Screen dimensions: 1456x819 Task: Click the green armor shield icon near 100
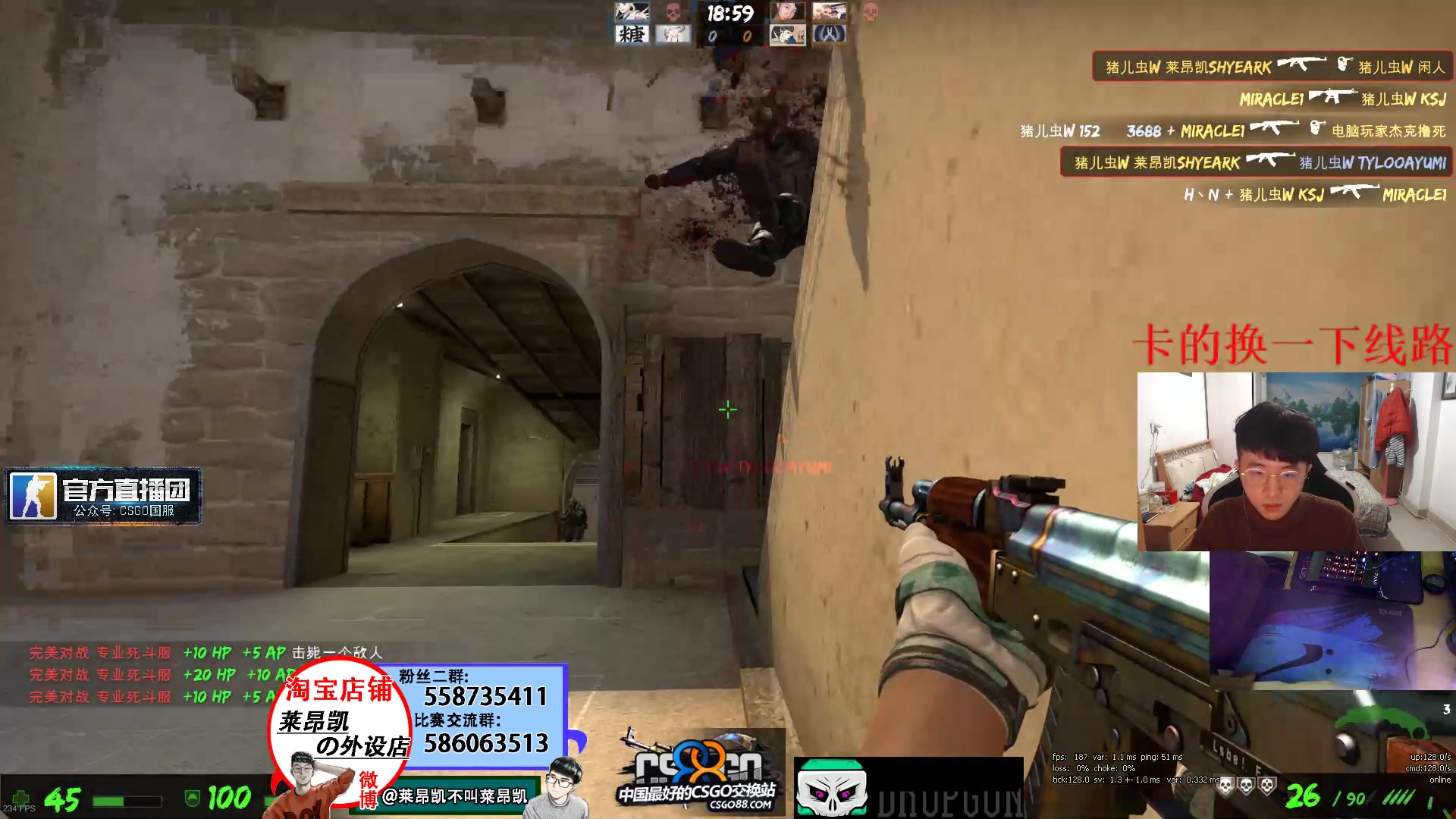tap(193, 797)
